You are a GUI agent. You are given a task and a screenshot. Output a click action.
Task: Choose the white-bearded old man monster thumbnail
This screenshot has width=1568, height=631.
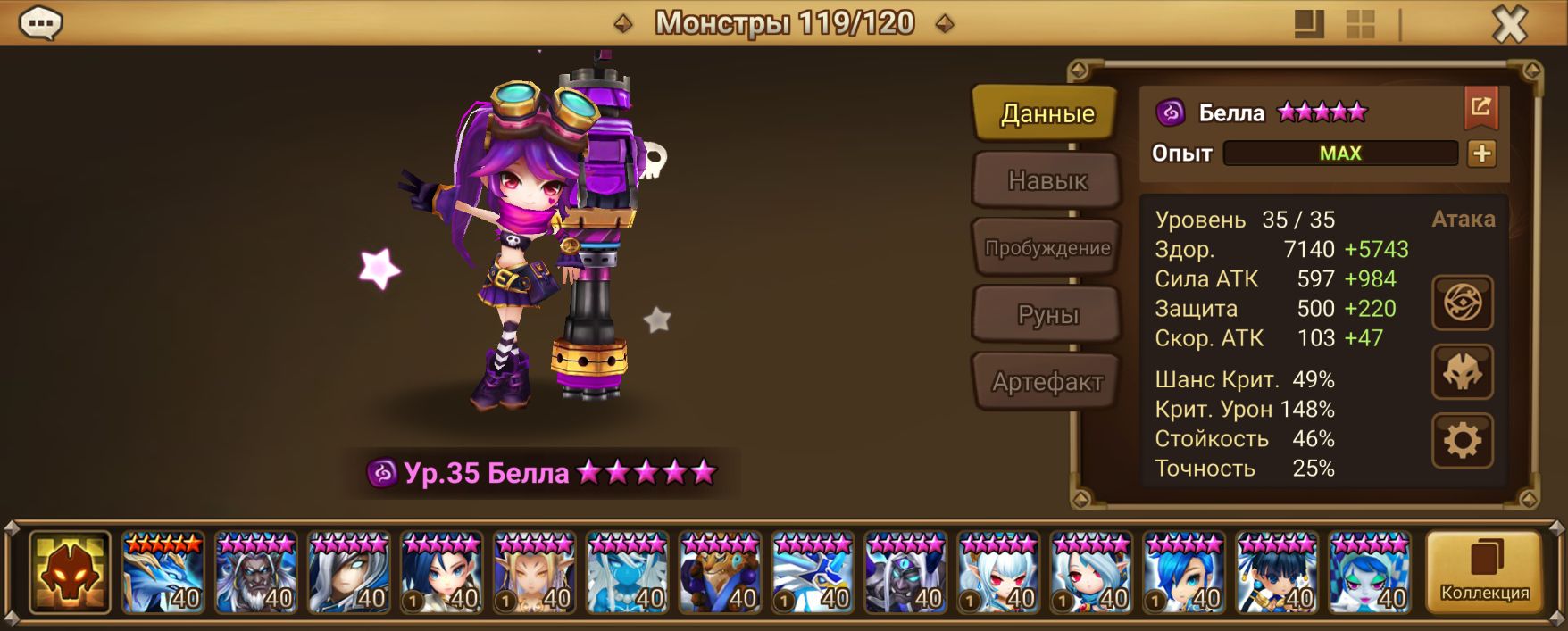click(x=256, y=573)
